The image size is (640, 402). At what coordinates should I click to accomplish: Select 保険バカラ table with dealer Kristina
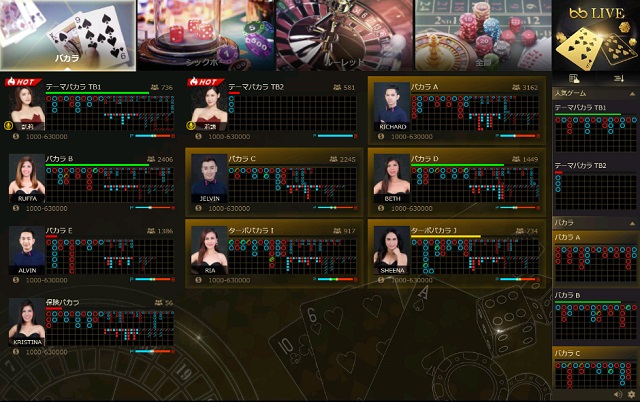(x=92, y=324)
